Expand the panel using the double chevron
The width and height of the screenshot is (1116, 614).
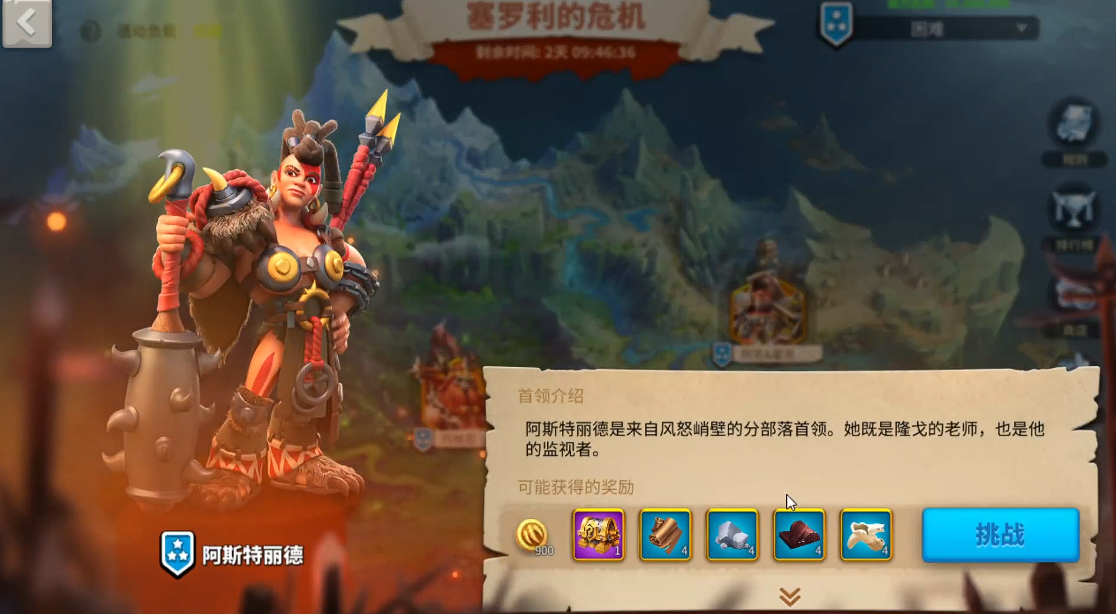coord(790,597)
